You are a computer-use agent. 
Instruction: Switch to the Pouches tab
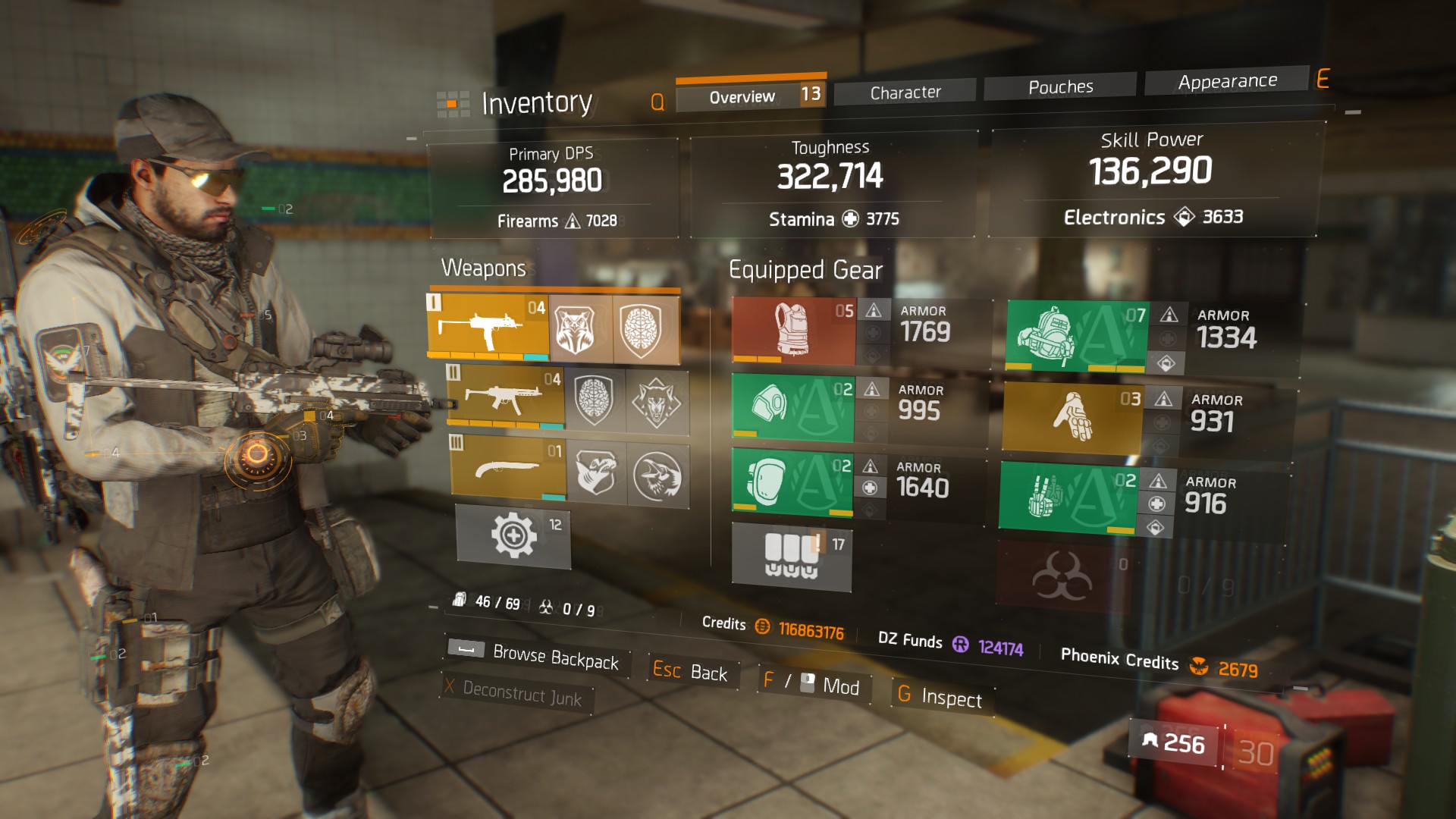click(1059, 87)
